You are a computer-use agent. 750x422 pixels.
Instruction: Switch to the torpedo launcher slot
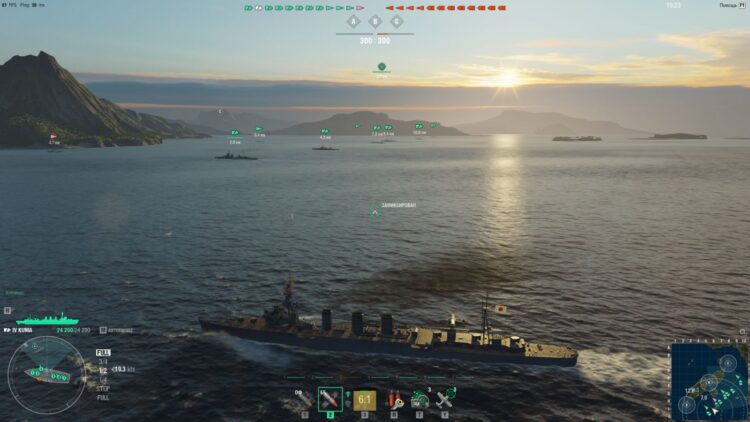tap(365, 399)
